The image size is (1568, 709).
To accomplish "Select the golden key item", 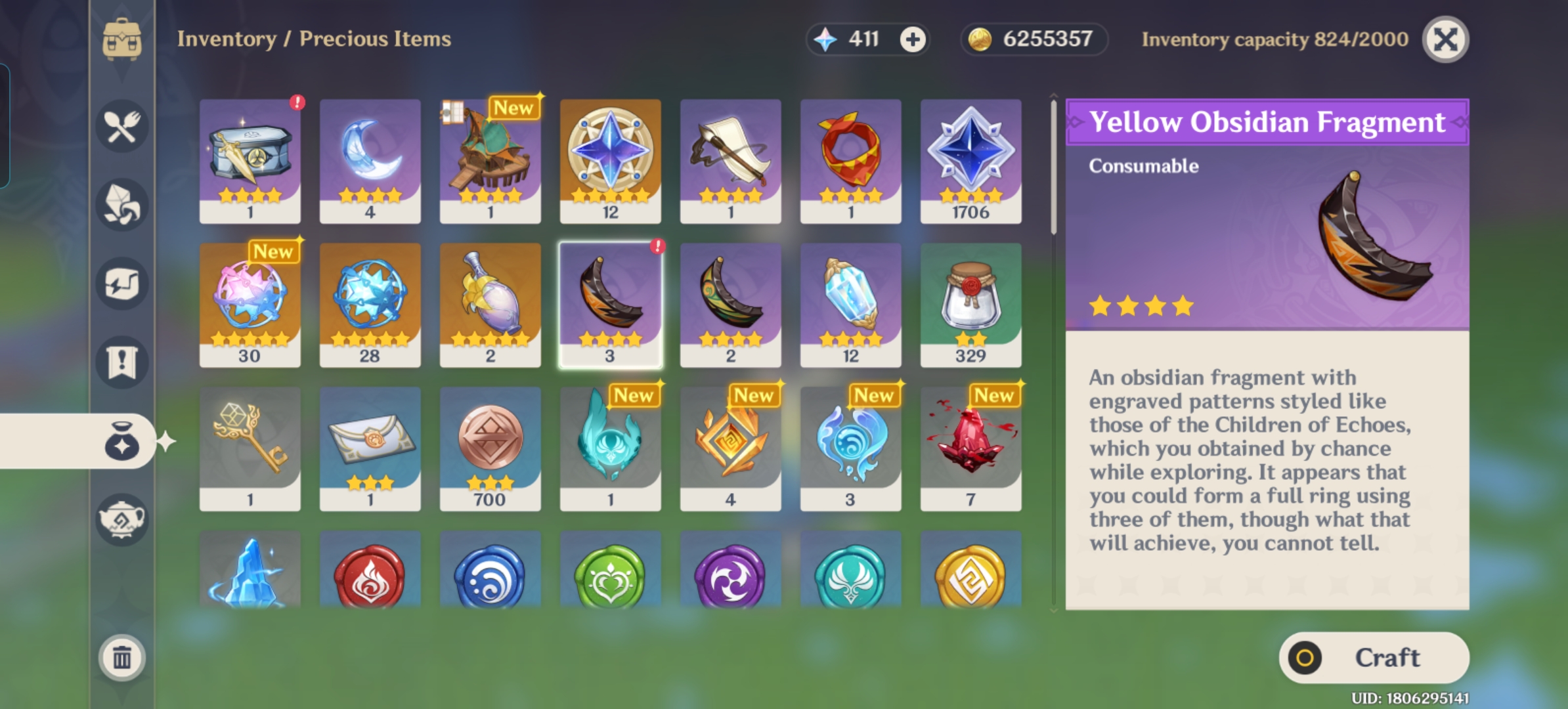I will [250, 446].
